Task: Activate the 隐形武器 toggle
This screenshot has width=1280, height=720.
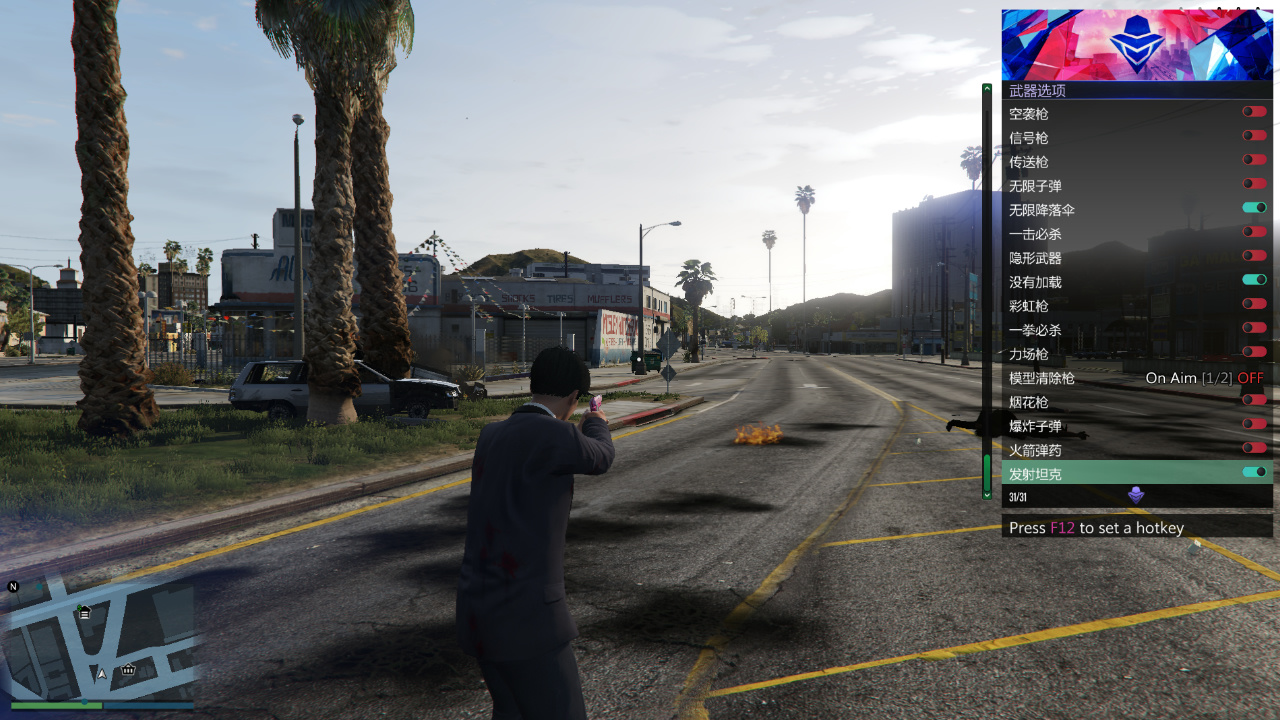Action: [1254, 256]
